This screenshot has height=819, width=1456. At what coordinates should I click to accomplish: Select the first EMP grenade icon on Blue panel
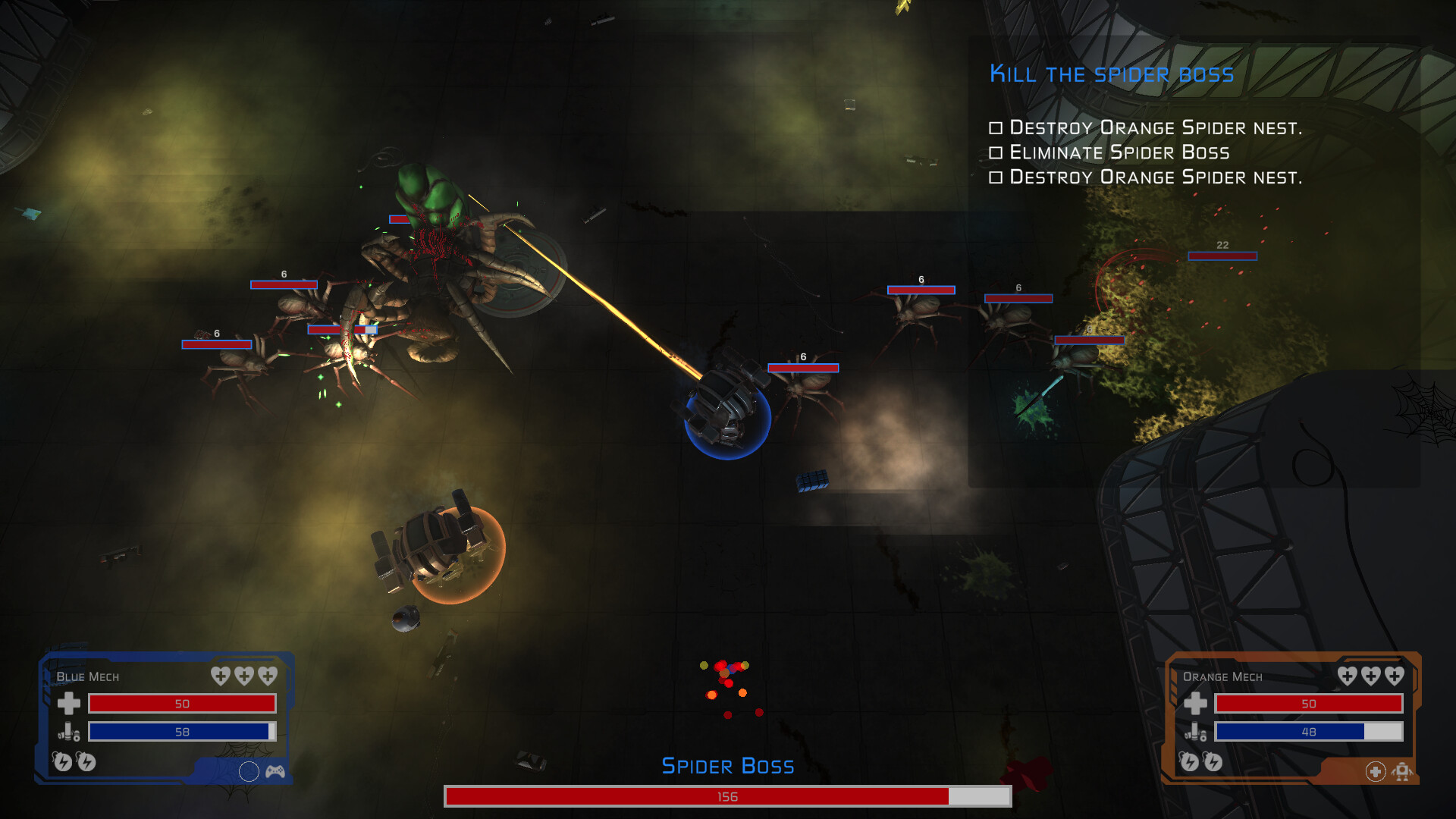click(x=61, y=761)
